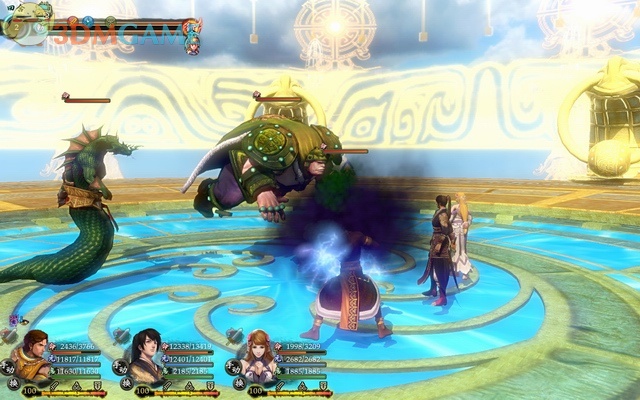Select the black-haired swordsman's portrait
The height and width of the screenshot is (400, 640).
(x=148, y=352)
